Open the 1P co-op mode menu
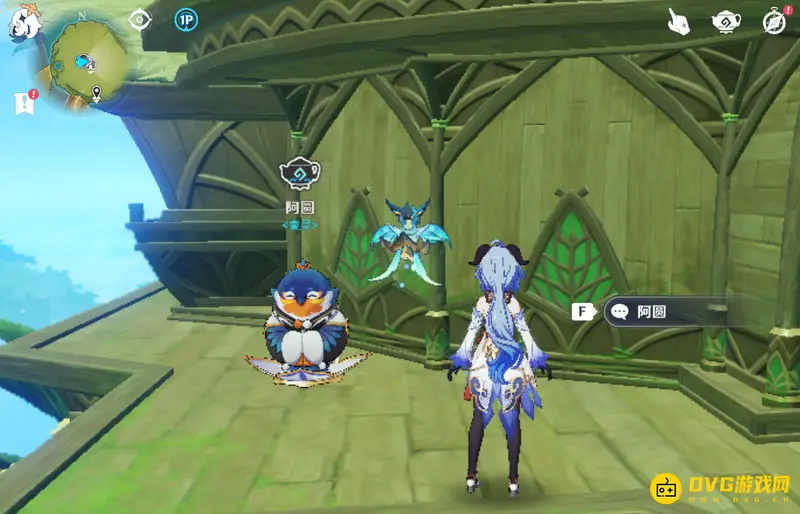Image resolution: width=800 pixels, height=514 pixels. [186, 19]
